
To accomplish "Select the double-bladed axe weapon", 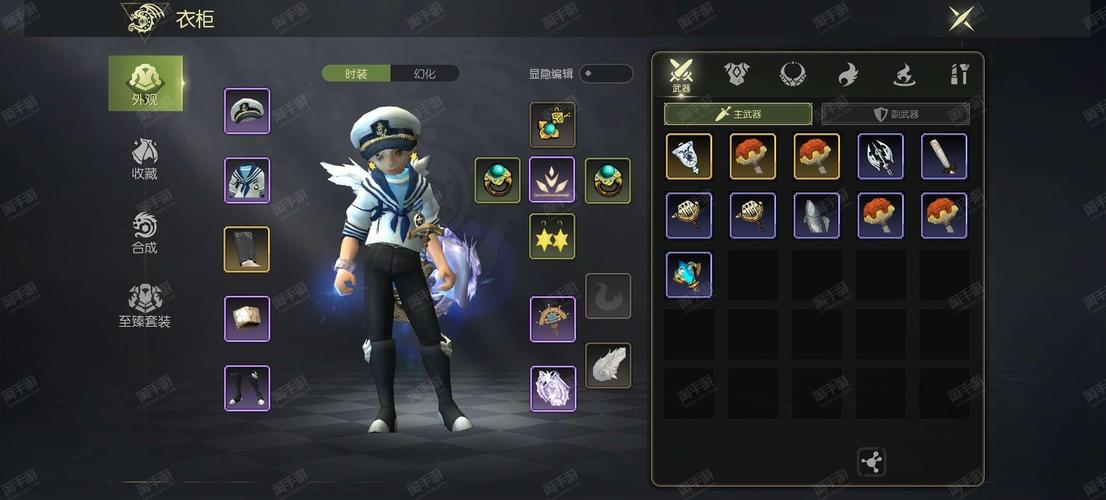I will (x=880, y=156).
